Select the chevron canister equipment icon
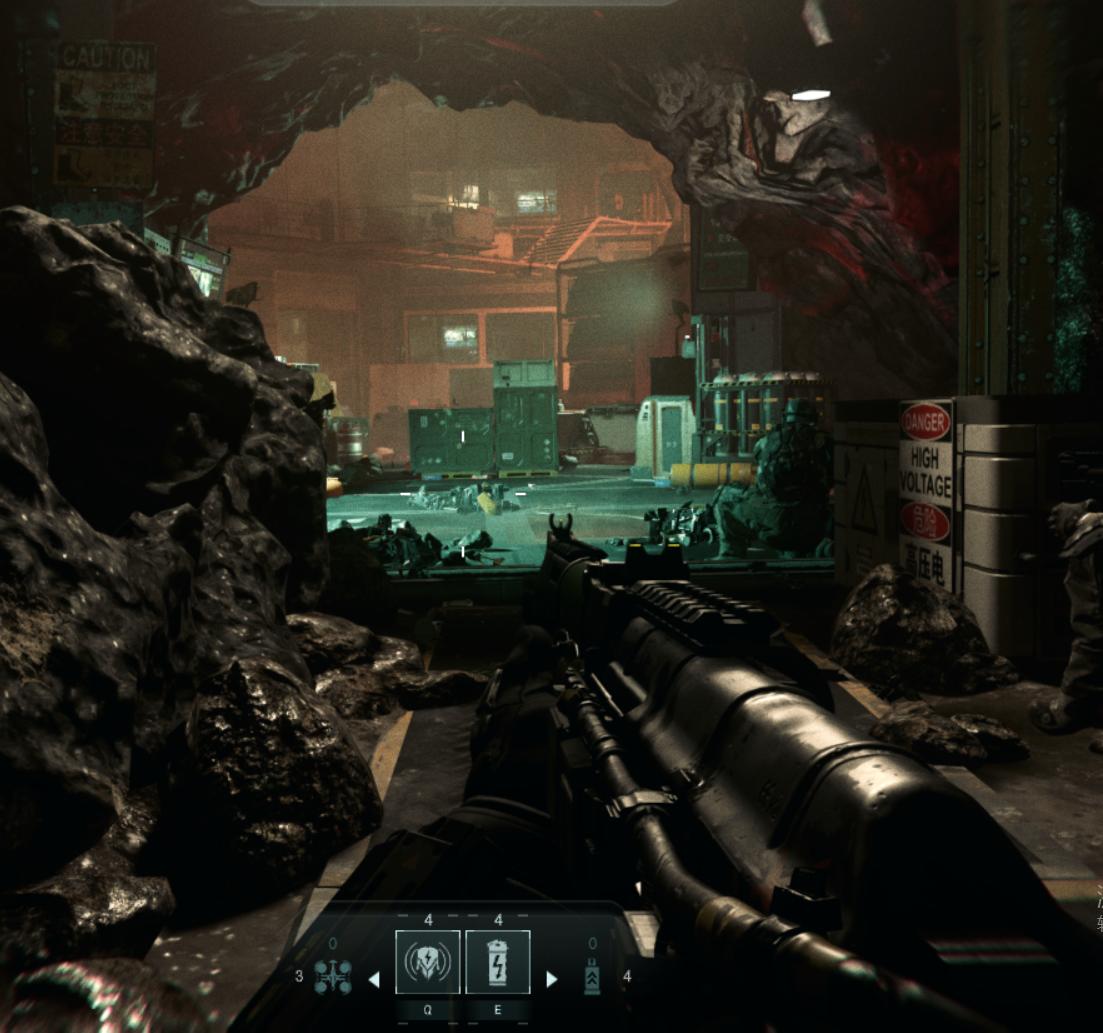 tap(592, 977)
